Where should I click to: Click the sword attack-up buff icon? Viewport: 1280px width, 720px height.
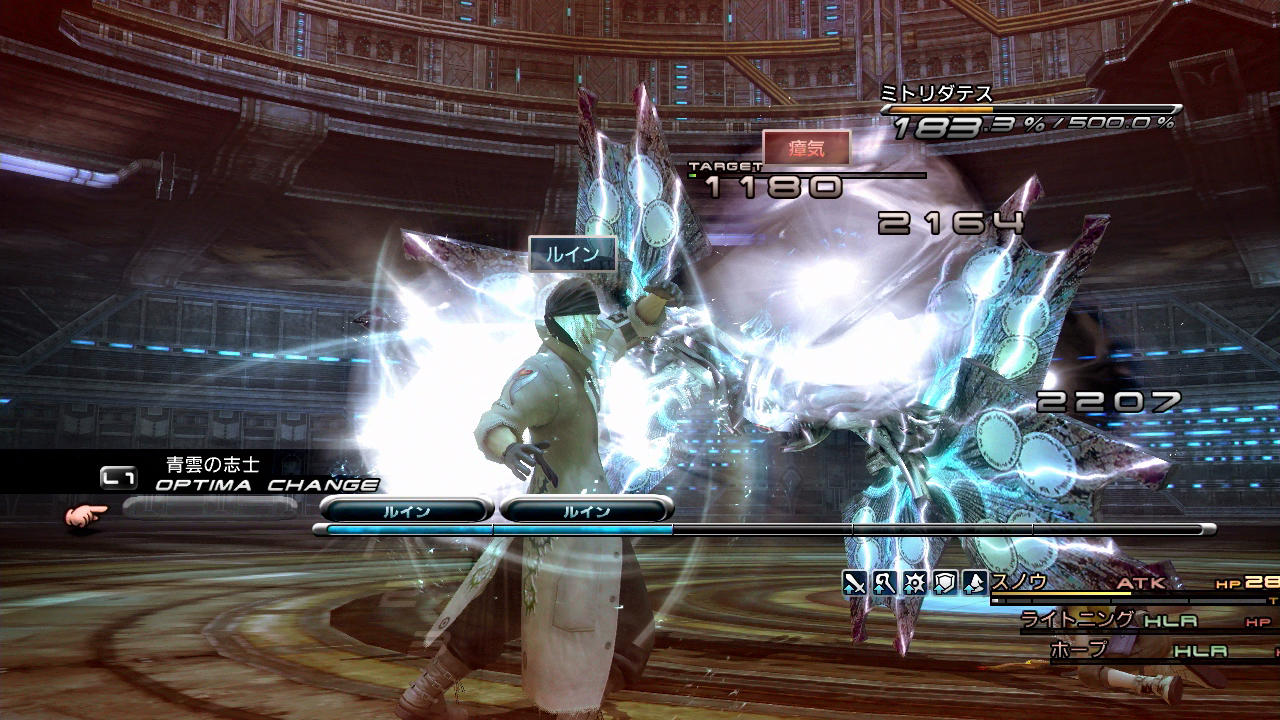click(853, 582)
